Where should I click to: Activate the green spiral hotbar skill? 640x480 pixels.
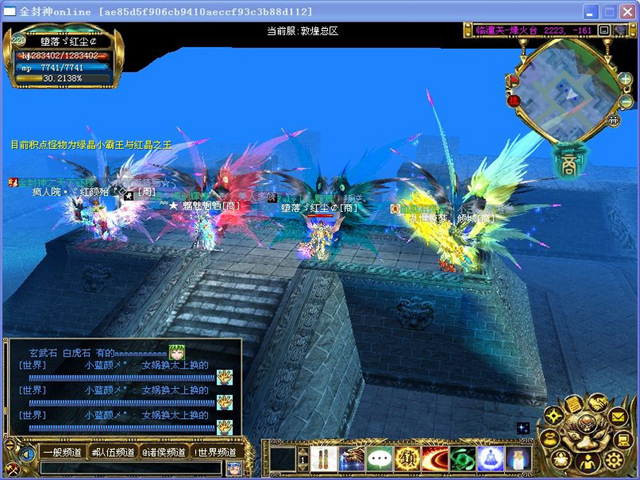[462, 459]
